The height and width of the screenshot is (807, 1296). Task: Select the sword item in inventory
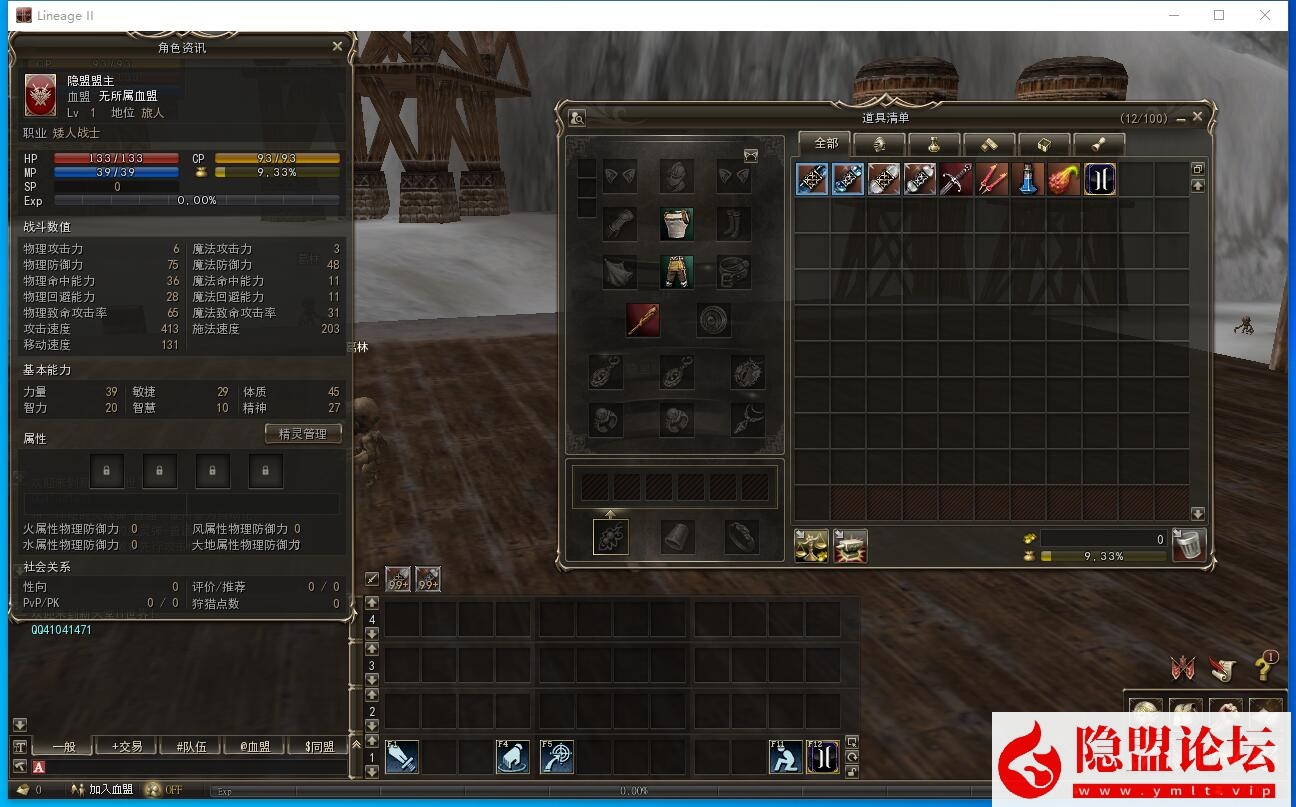click(956, 179)
